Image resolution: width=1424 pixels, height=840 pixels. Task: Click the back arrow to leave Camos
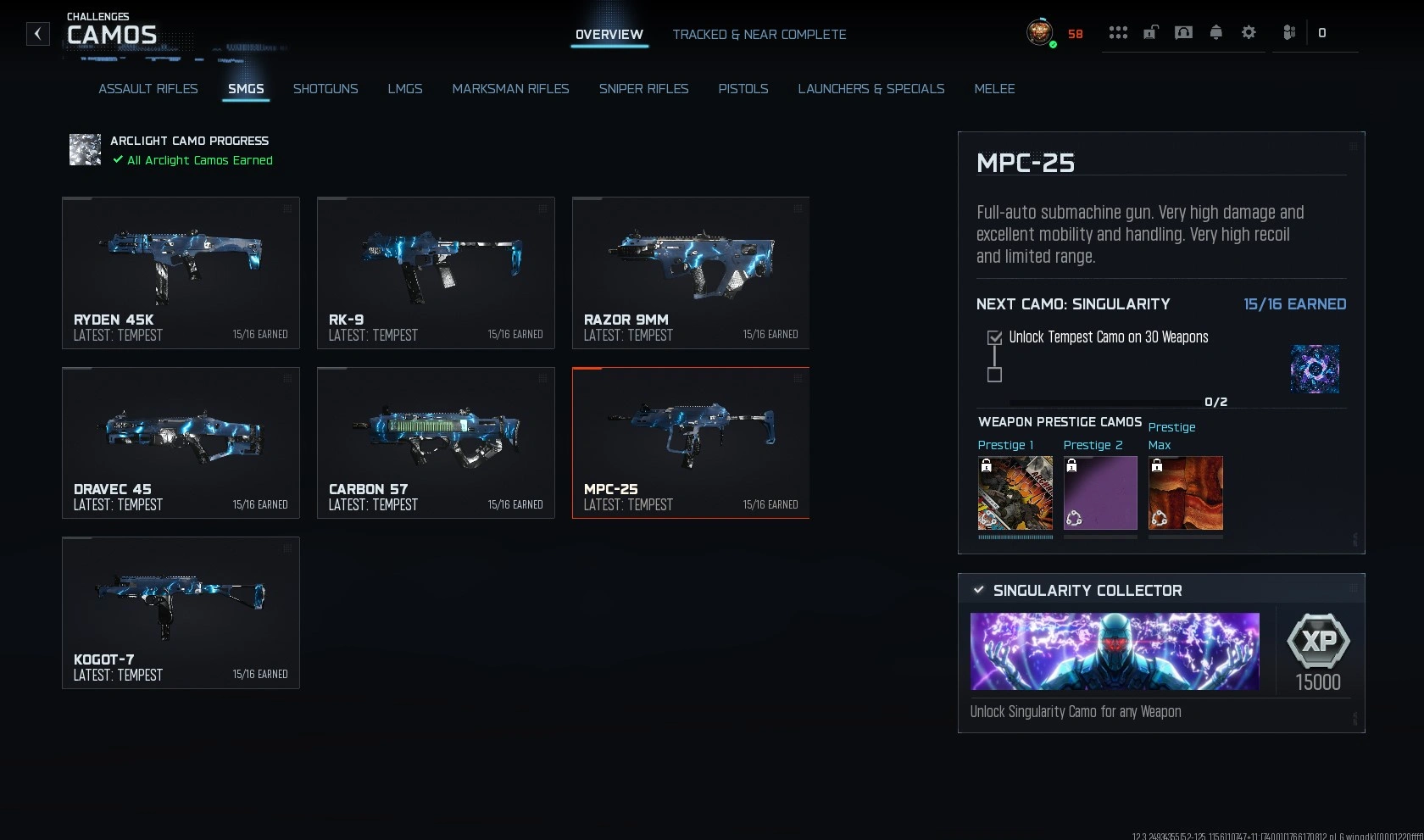[37, 33]
